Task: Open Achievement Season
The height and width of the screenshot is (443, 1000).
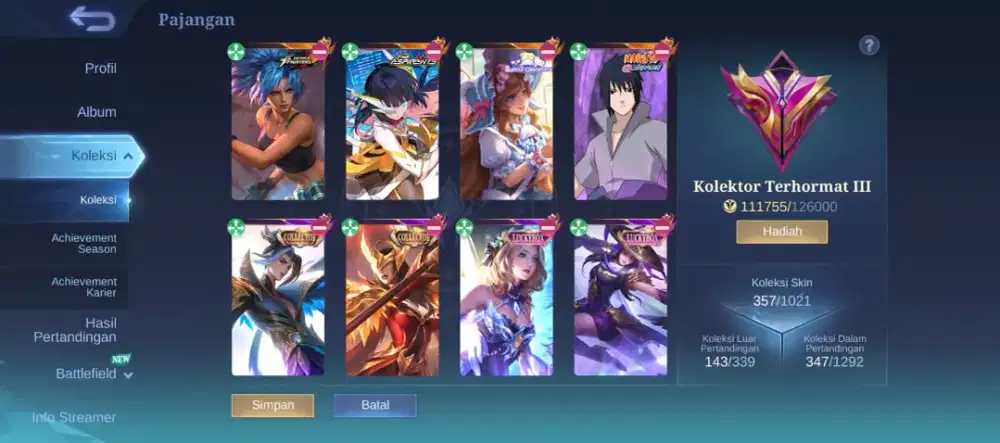Action: [84, 243]
